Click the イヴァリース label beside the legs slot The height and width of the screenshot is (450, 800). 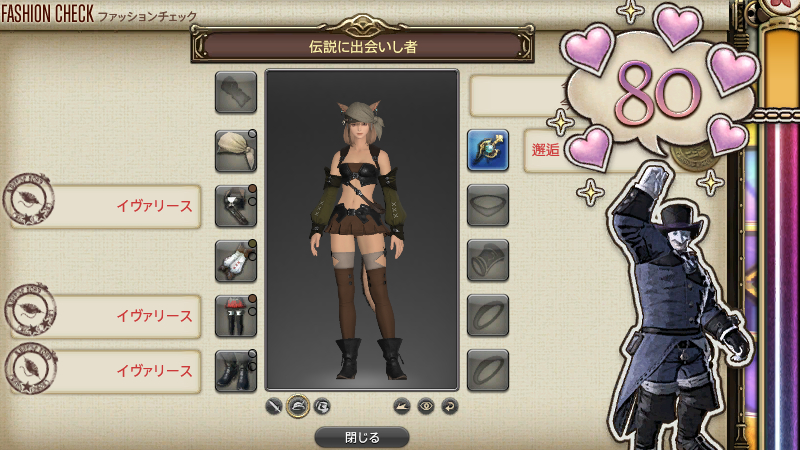154,316
